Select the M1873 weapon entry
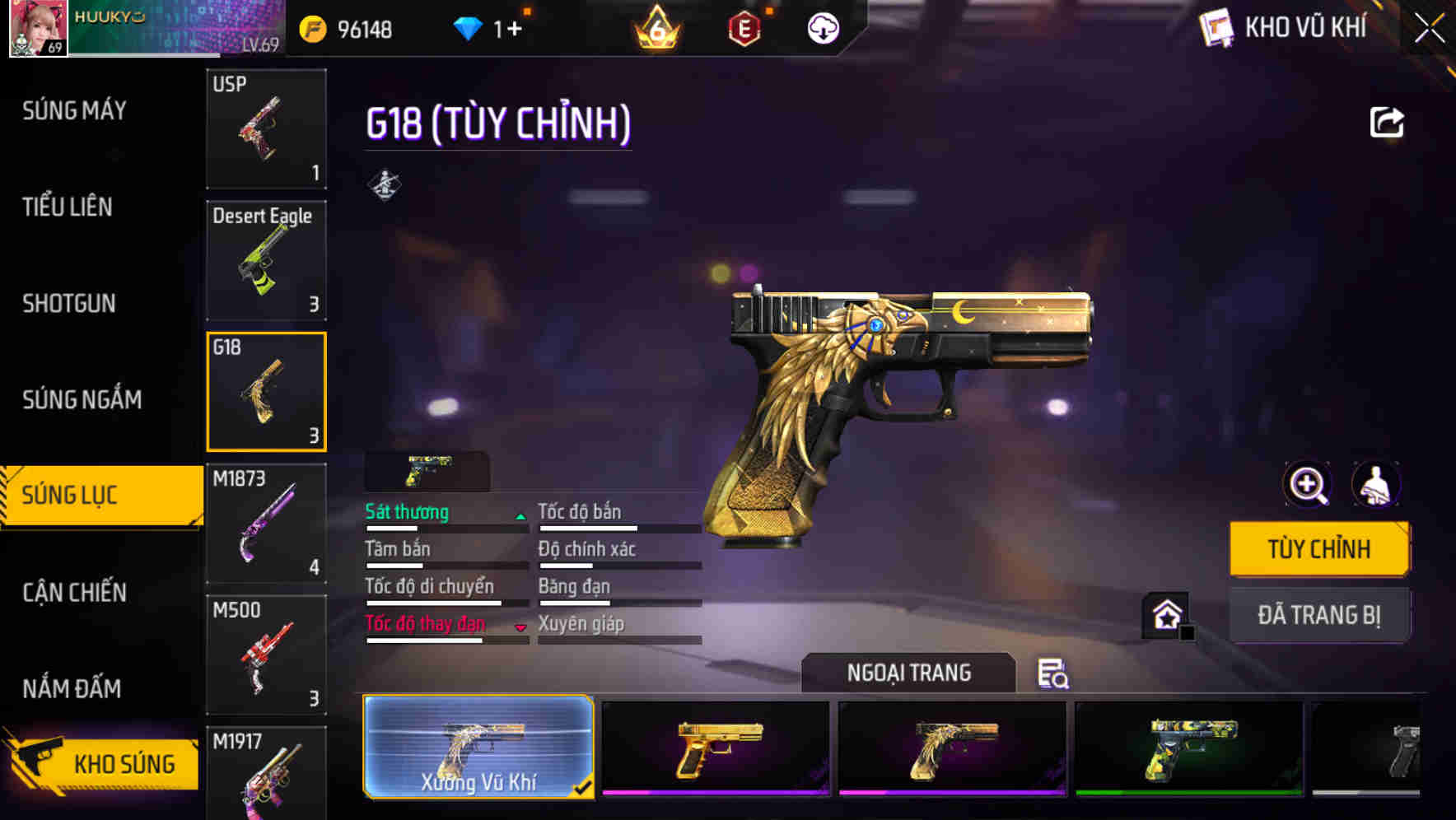 [x=266, y=523]
